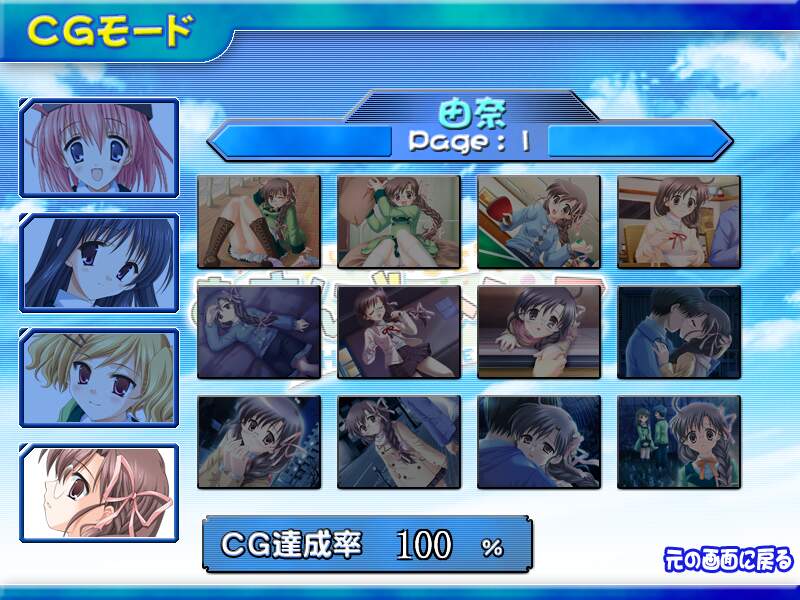Open the CG of girl lying down in blue jacket
Image resolution: width=800 pixels, height=600 pixels.
(259, 332)
